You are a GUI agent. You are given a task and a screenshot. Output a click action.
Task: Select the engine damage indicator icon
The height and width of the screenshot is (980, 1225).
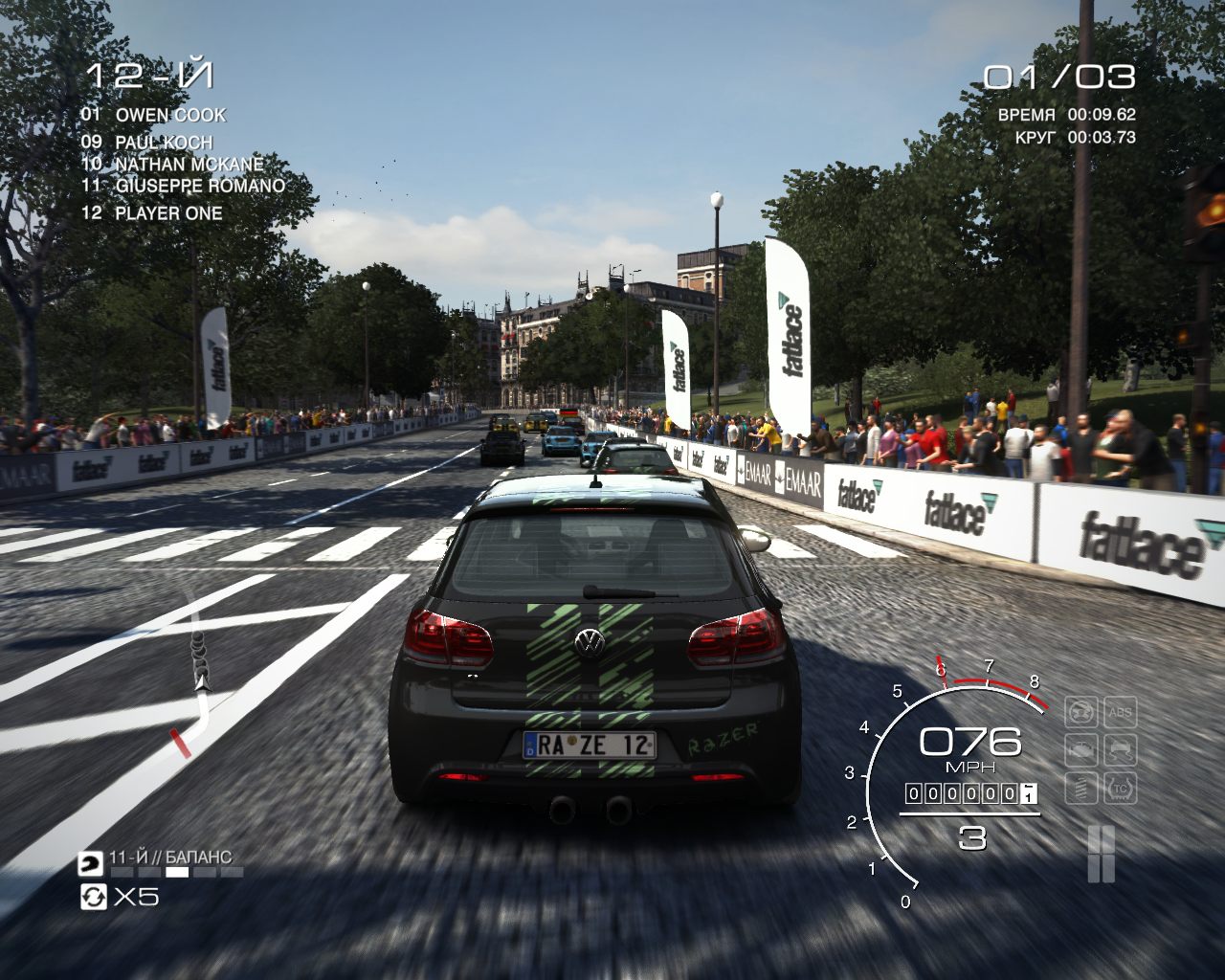click(1081, 750)
